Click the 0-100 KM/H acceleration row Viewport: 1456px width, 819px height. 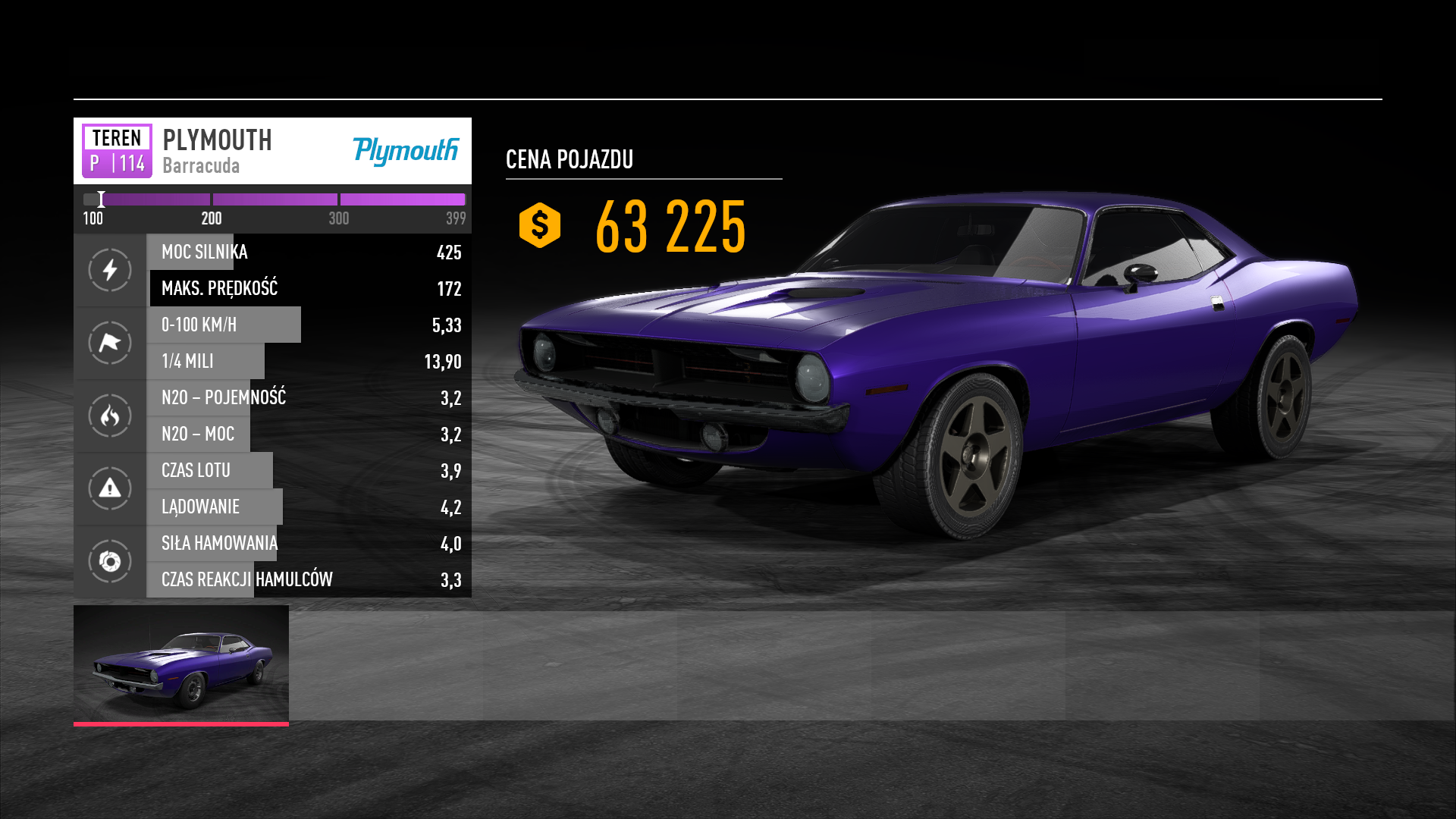pos(309,325)
